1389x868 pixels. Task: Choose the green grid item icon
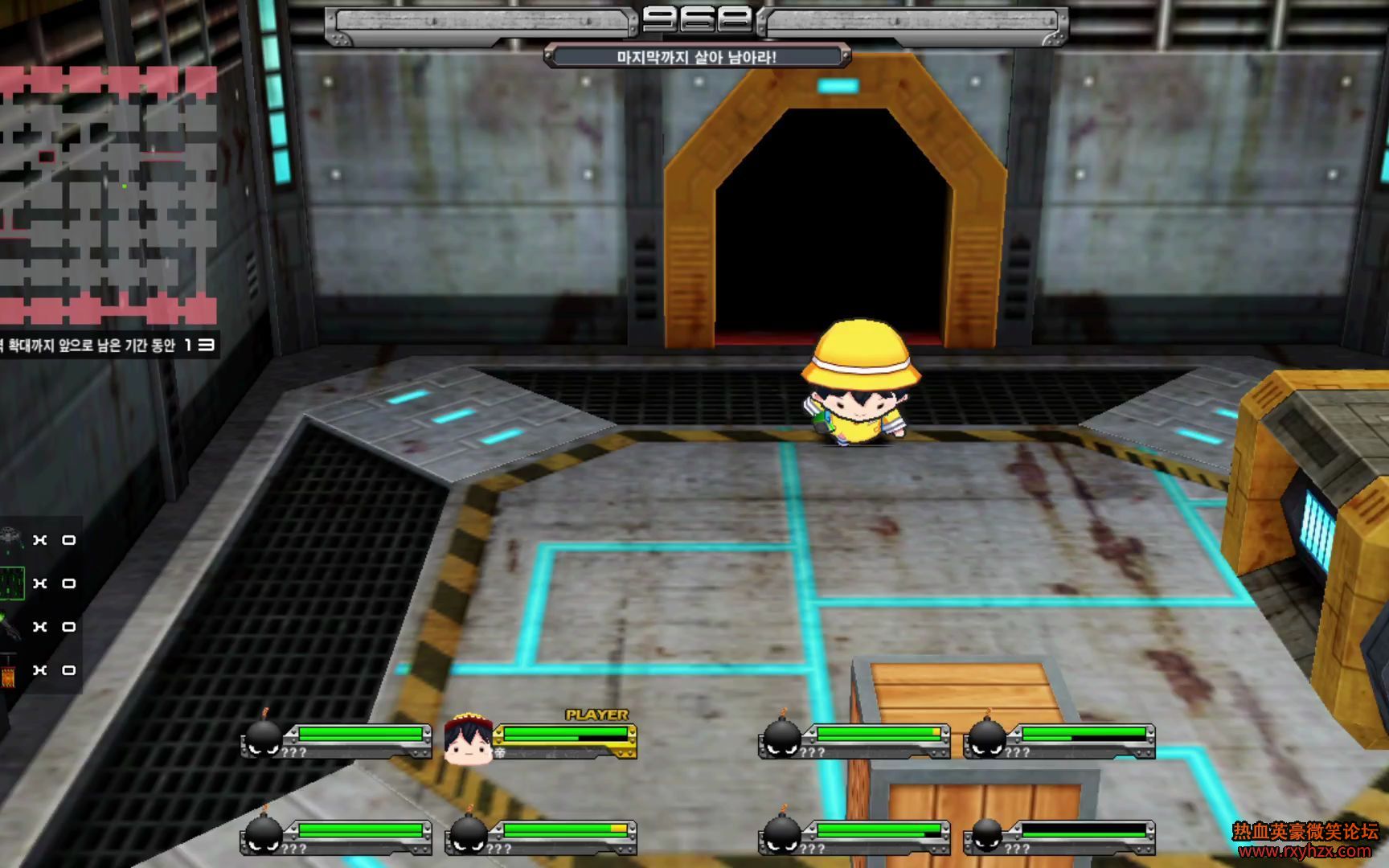tap(11, 583)
